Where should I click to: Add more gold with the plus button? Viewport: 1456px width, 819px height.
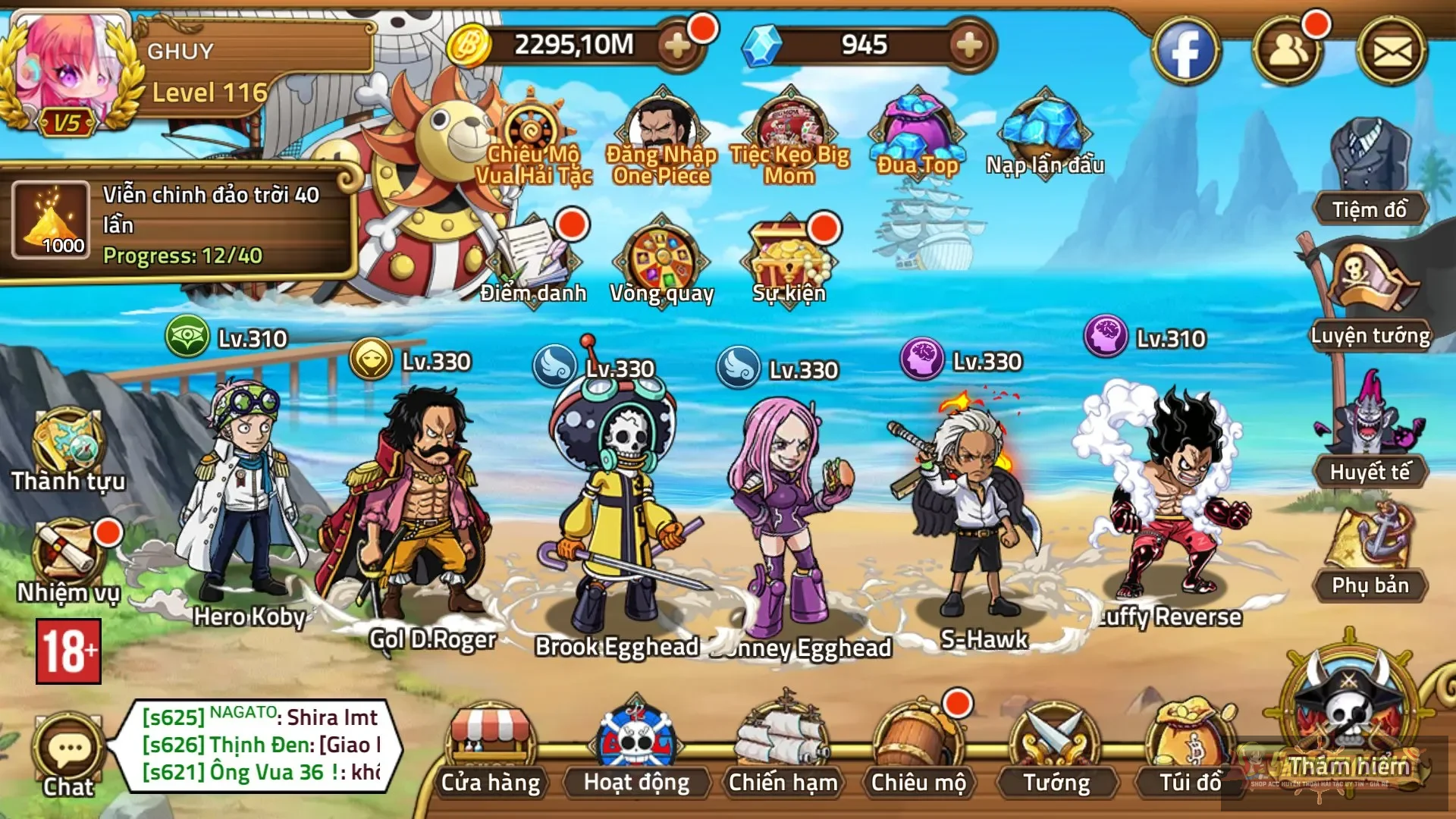[x=676, y=47]
